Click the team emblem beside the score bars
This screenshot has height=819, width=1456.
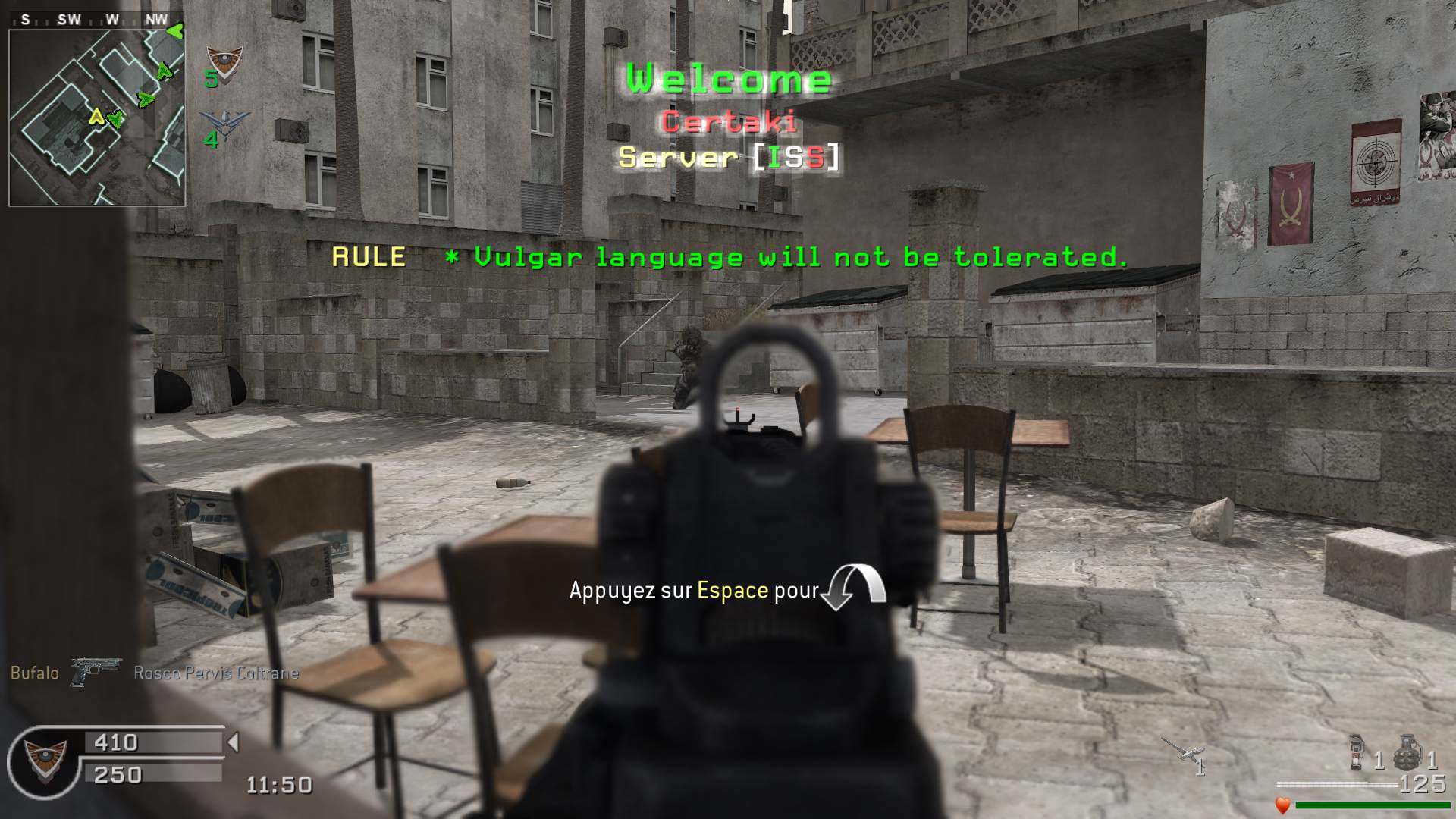(45, 761)
